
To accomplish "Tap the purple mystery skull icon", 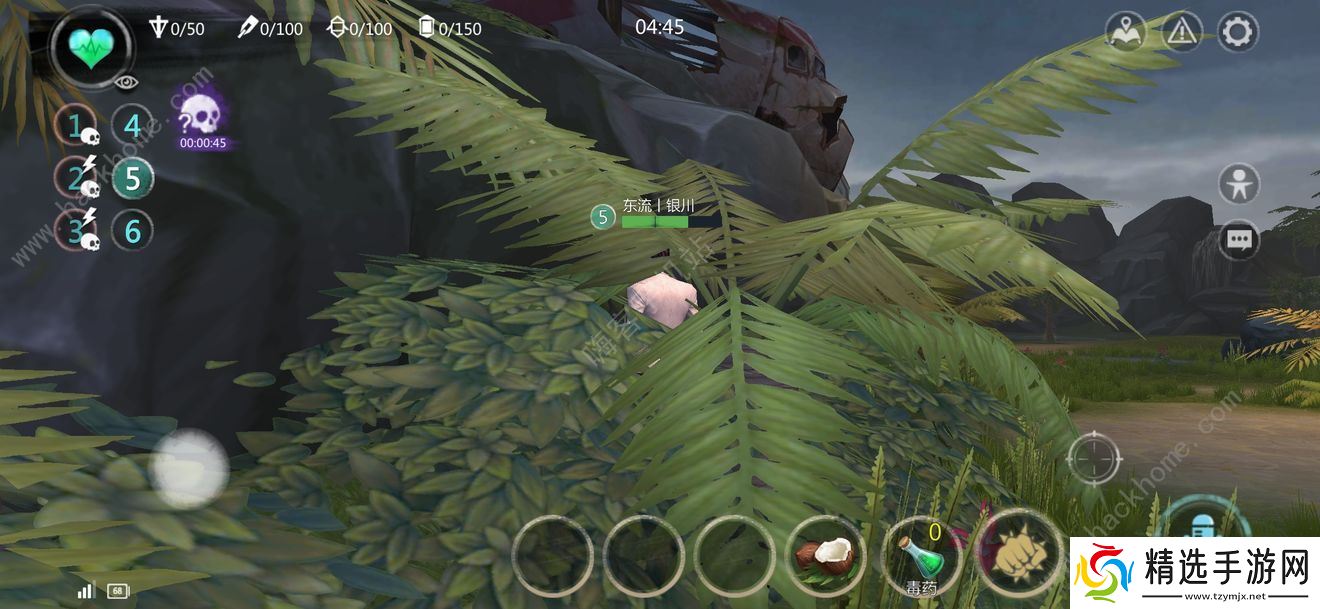I will pos(201,114).
